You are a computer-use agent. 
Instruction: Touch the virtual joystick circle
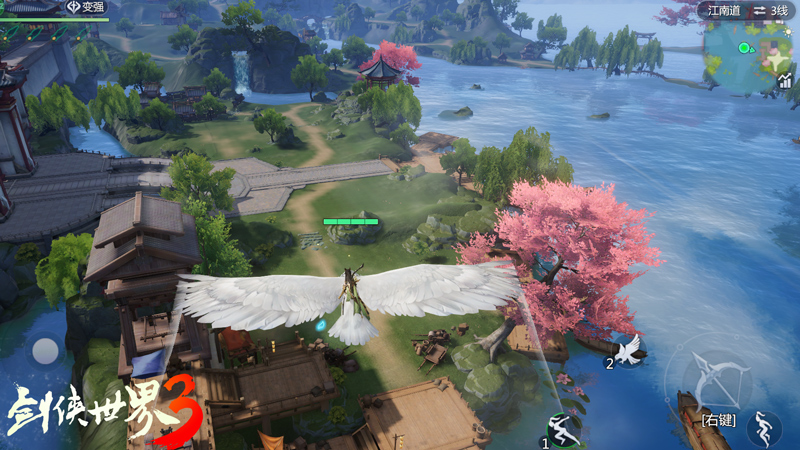click(45, 351)
